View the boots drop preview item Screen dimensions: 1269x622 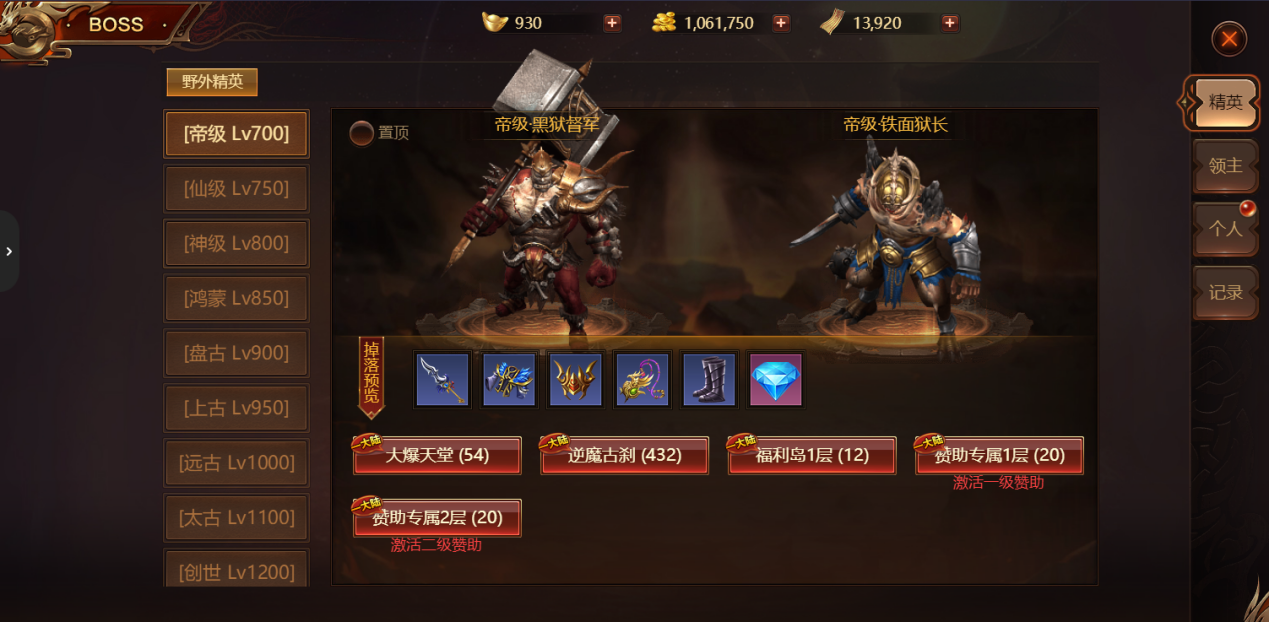(x=709, y=380)
